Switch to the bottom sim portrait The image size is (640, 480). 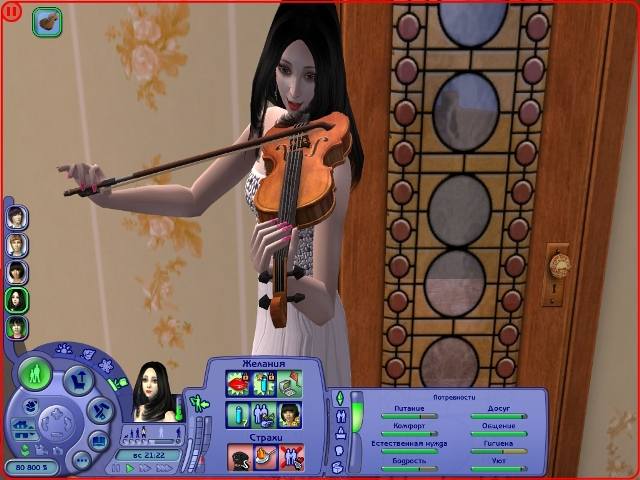pos(17,327)
